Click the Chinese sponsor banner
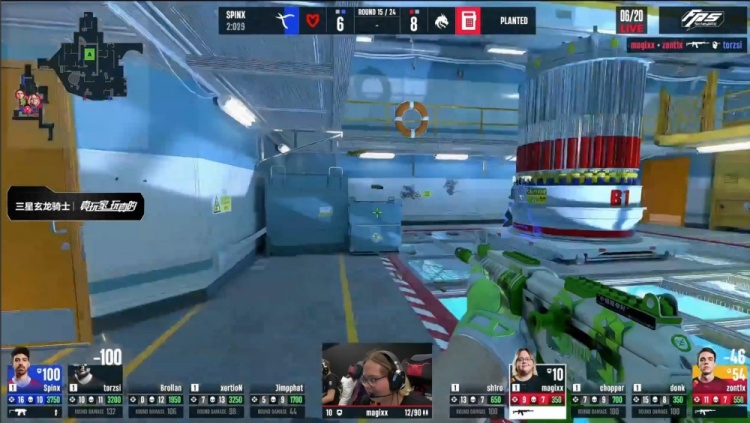 pos(76,205)
